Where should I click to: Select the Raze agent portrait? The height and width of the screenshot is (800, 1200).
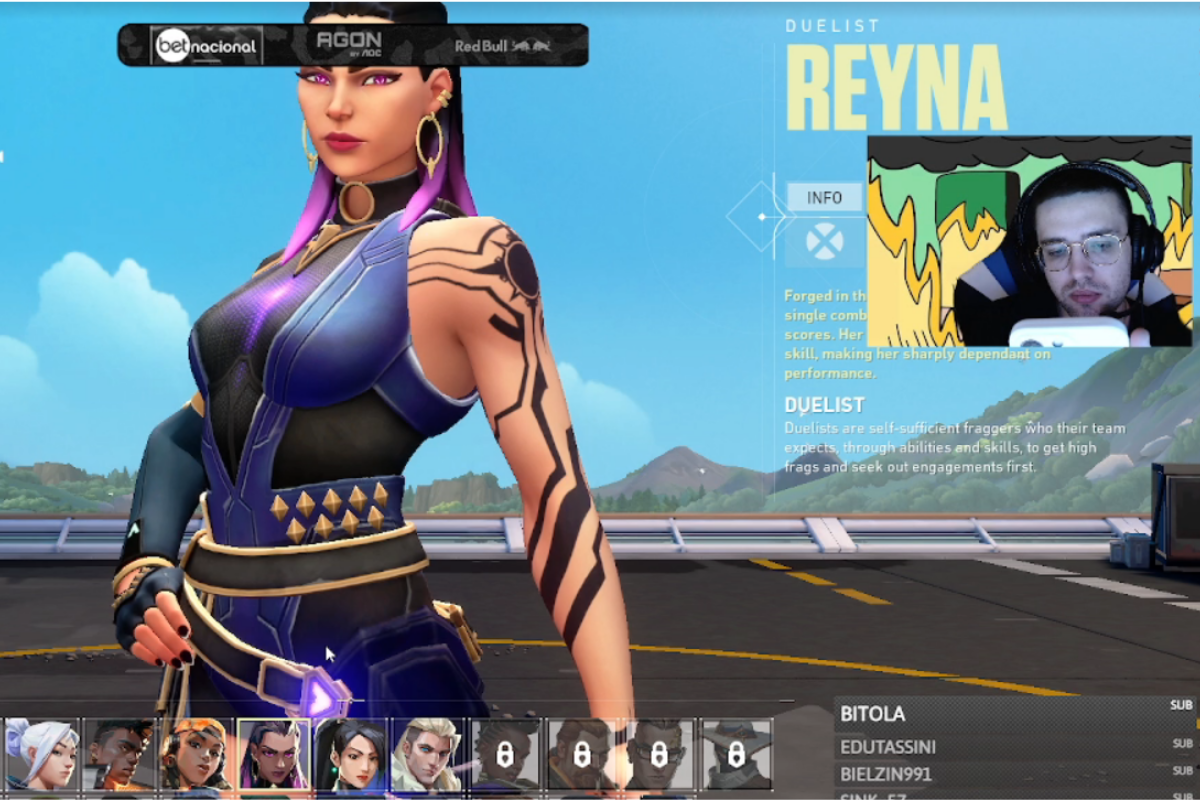[x=196, y=755]
